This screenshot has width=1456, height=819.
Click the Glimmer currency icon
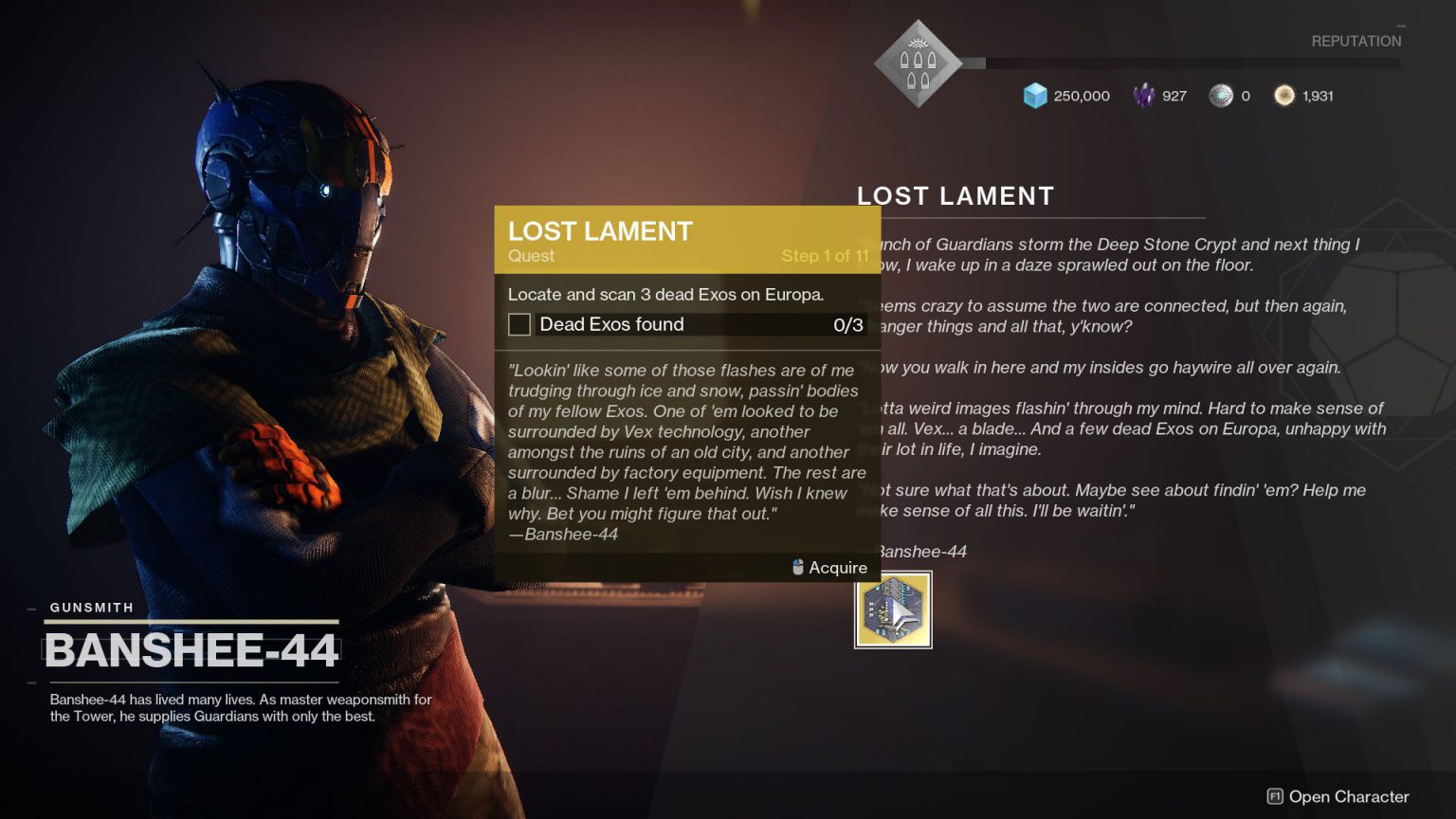pyautogui.click(x=1035, y=96)
